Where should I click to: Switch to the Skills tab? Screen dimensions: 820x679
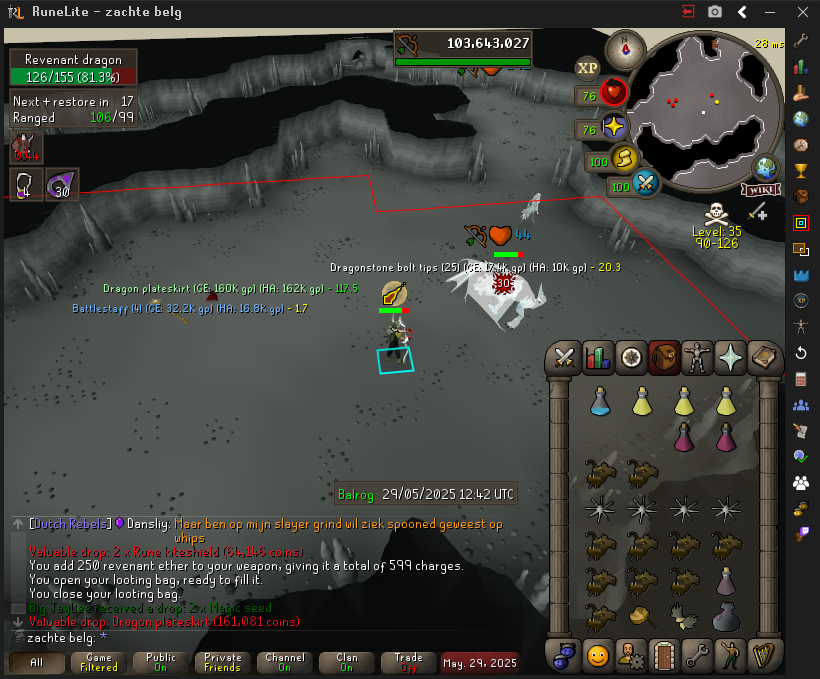point(597,357)
